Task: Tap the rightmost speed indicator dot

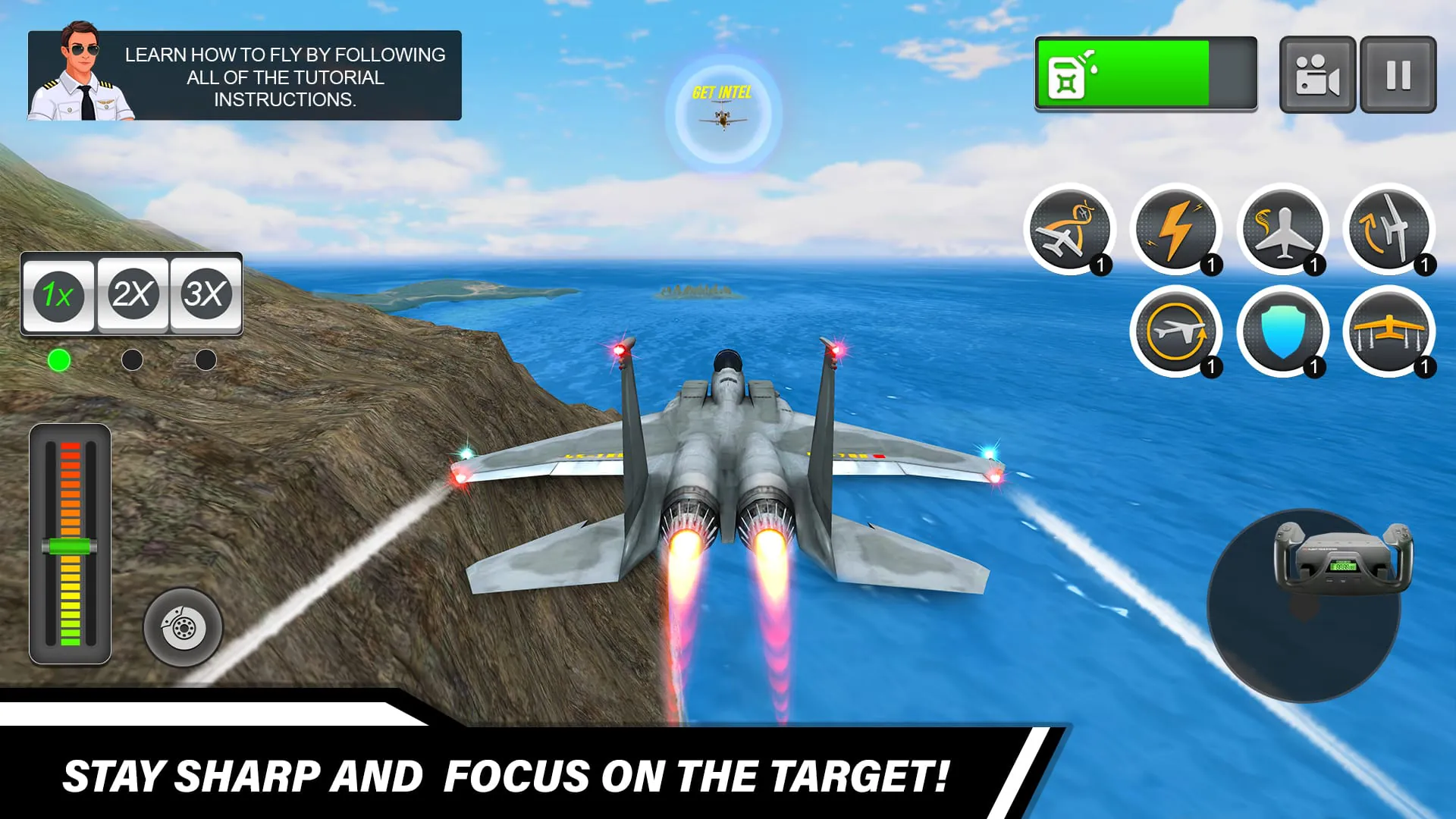Action: pos(204,359)
